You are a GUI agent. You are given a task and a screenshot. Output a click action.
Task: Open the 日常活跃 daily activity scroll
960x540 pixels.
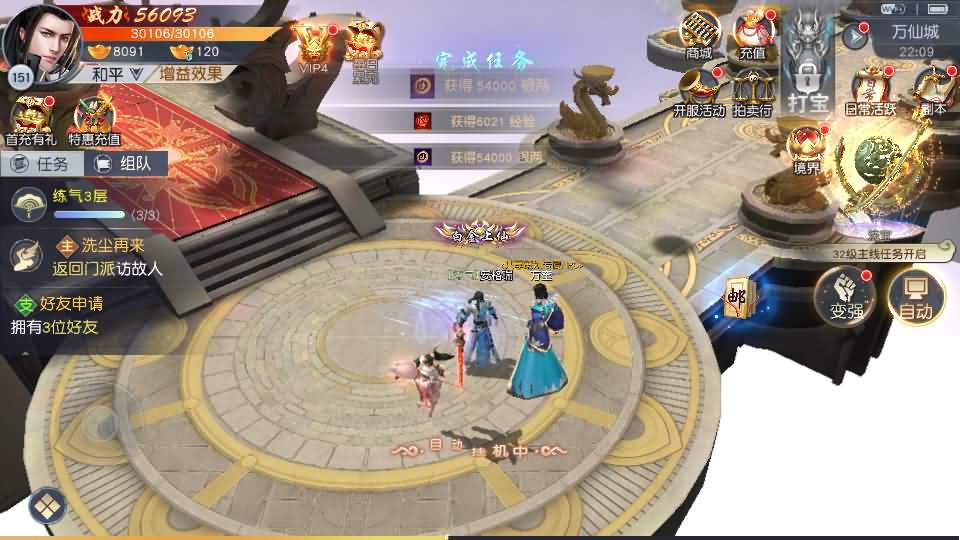871,92
